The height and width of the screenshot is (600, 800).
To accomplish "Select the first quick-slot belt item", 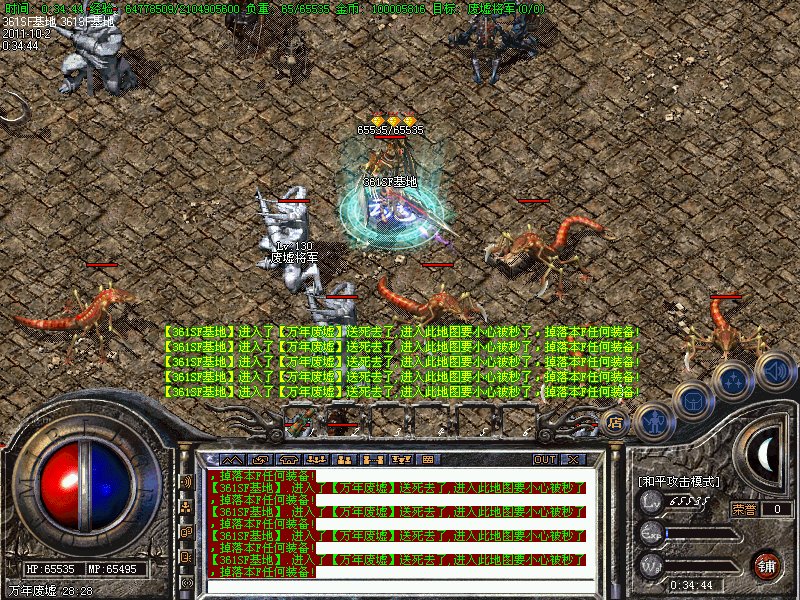I will (x=299, y=420).
